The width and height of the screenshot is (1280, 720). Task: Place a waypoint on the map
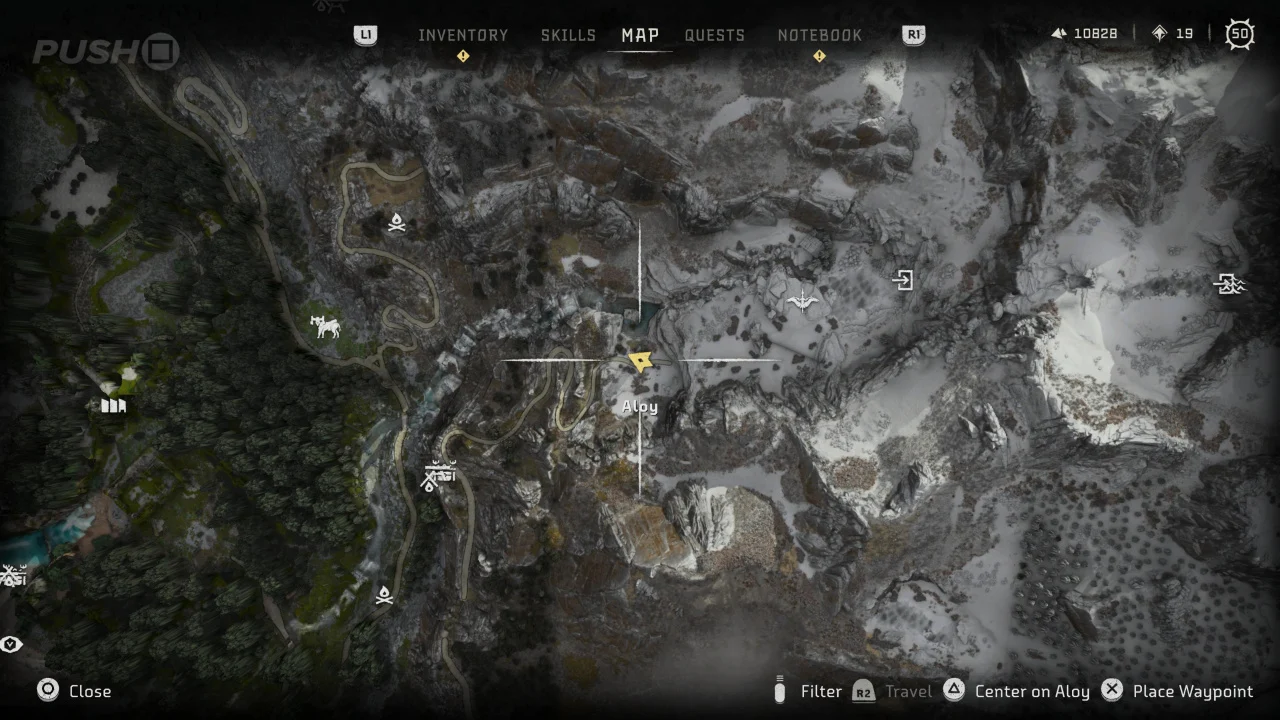point(1177,691)
